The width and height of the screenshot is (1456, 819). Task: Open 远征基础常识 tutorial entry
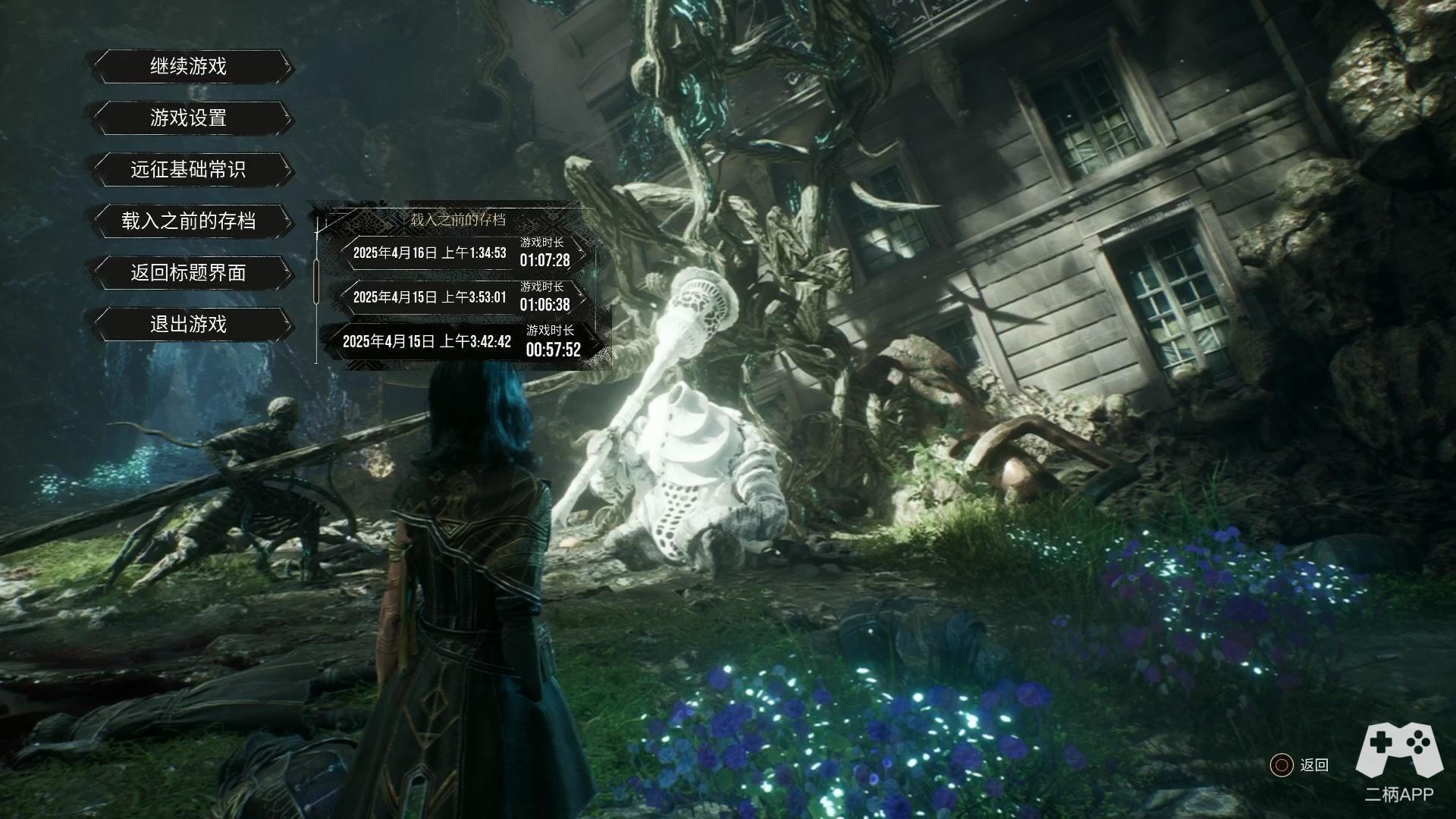pos(189,170)
